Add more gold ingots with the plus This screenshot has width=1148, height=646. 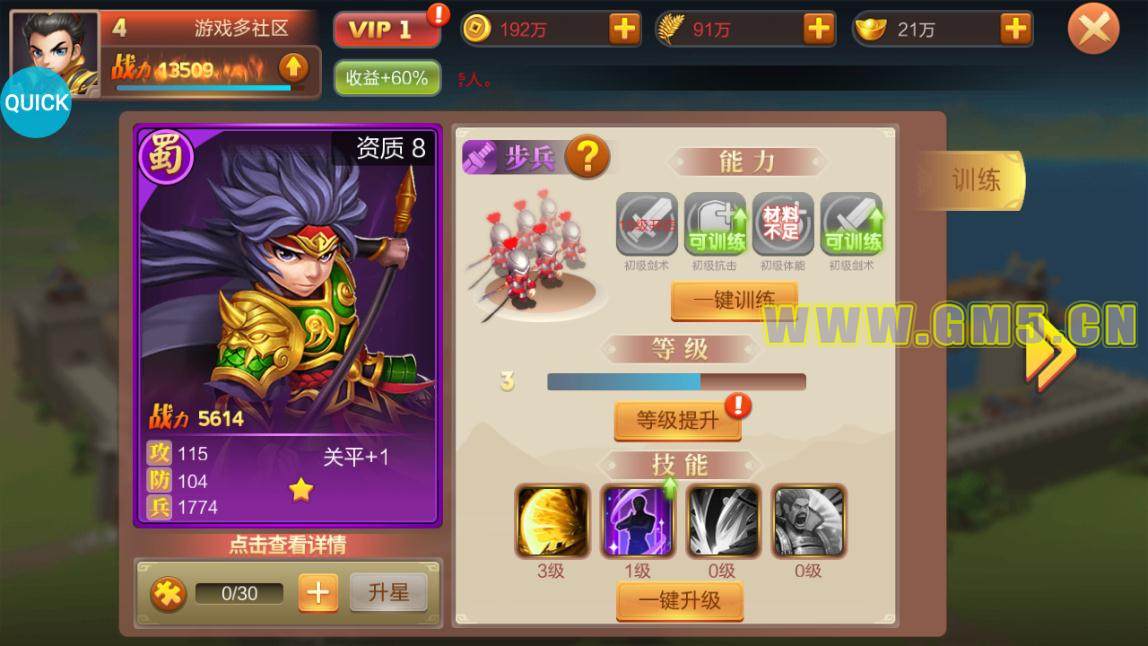pyautogui.click(x=1015, y=29)
